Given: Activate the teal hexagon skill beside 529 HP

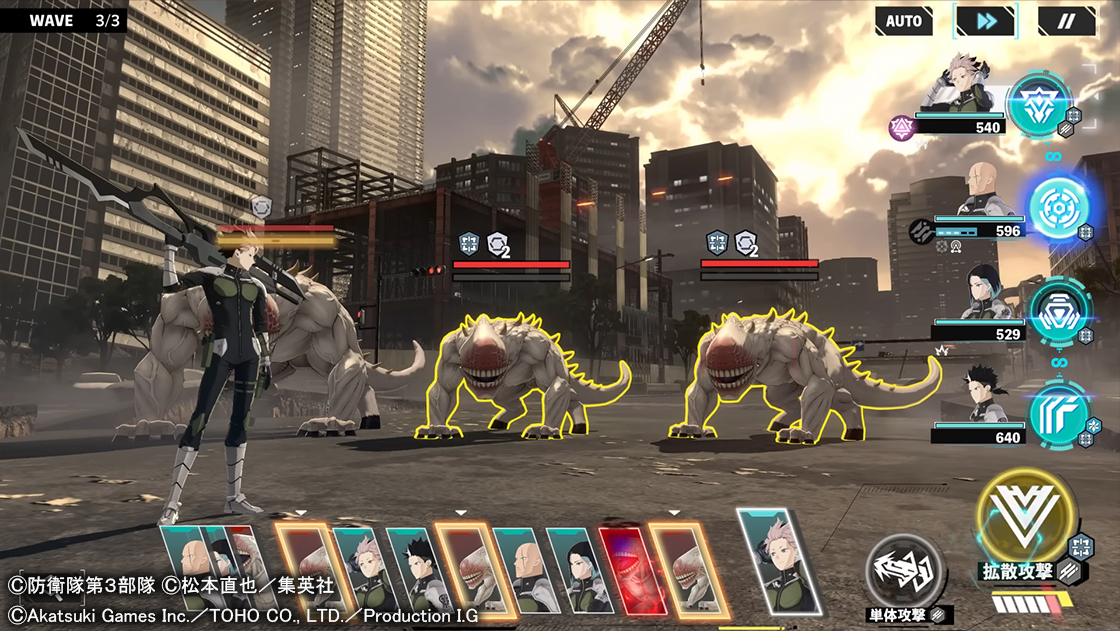Looking at the screenshot, I should (1057, 311).
